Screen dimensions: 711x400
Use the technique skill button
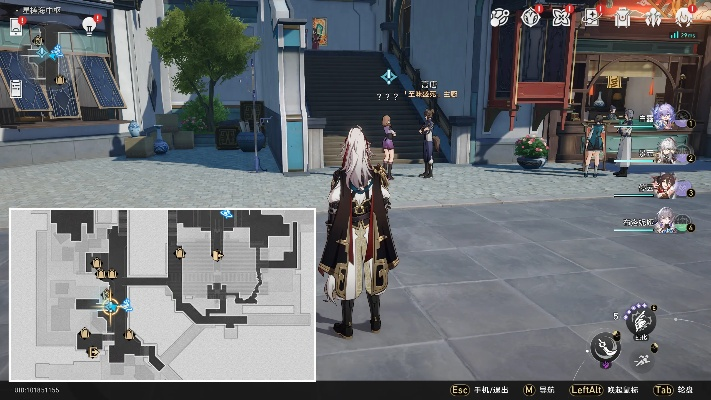641,320
